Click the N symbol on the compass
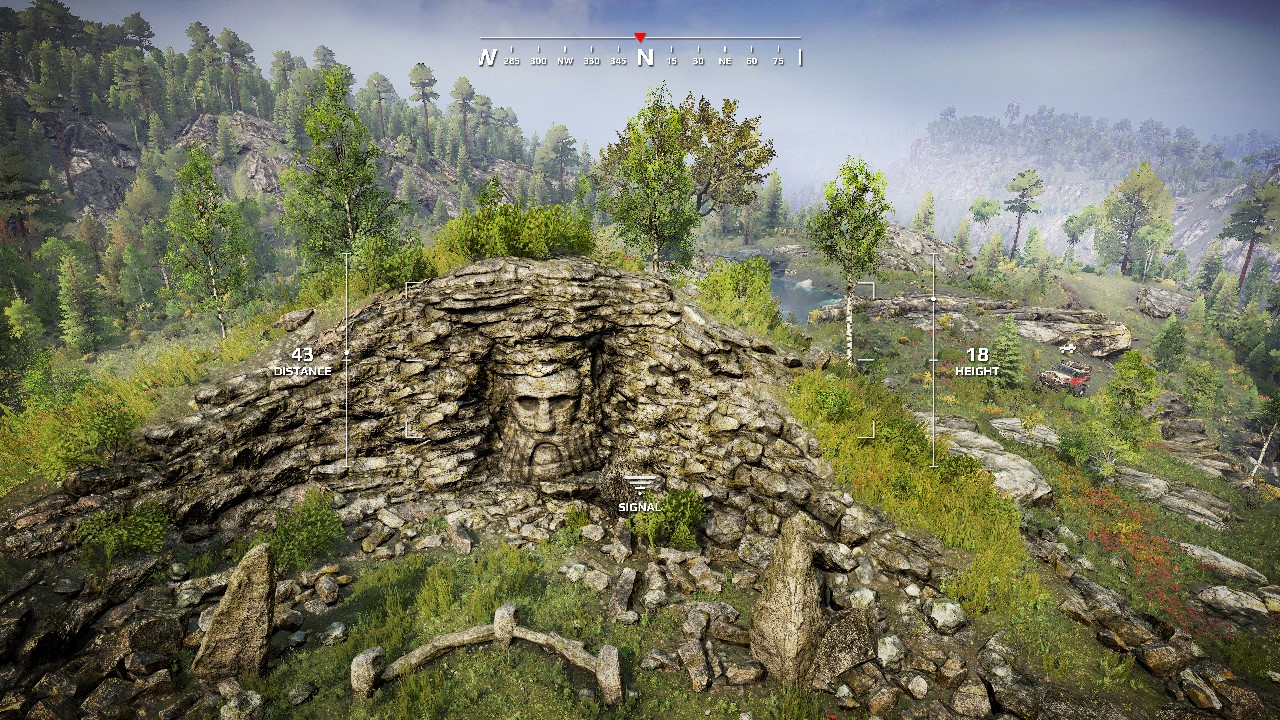 point(646,57)
